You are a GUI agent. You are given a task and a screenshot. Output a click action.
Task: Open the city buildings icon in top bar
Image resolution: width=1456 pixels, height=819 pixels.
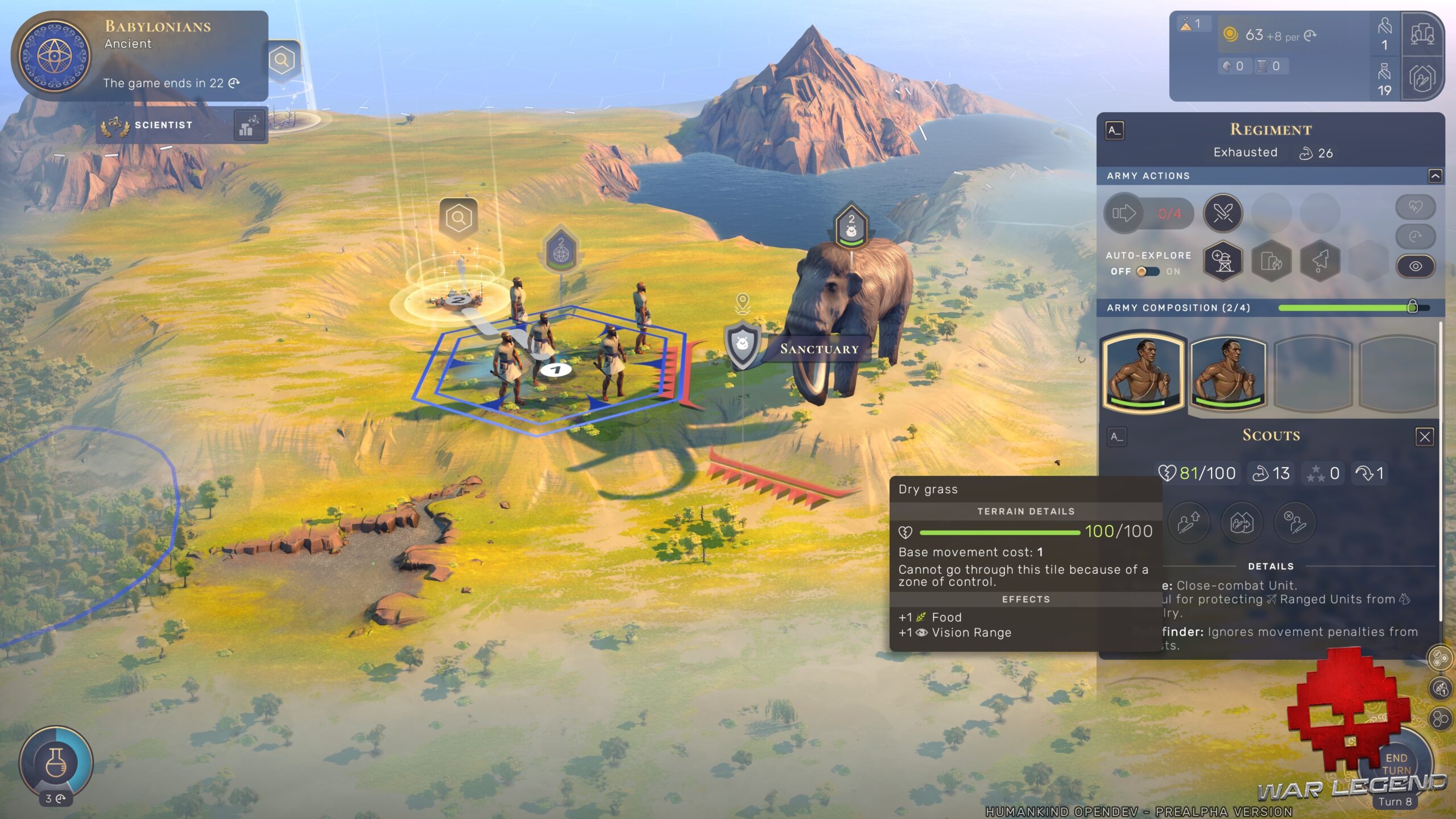[x=1422, y=34]
